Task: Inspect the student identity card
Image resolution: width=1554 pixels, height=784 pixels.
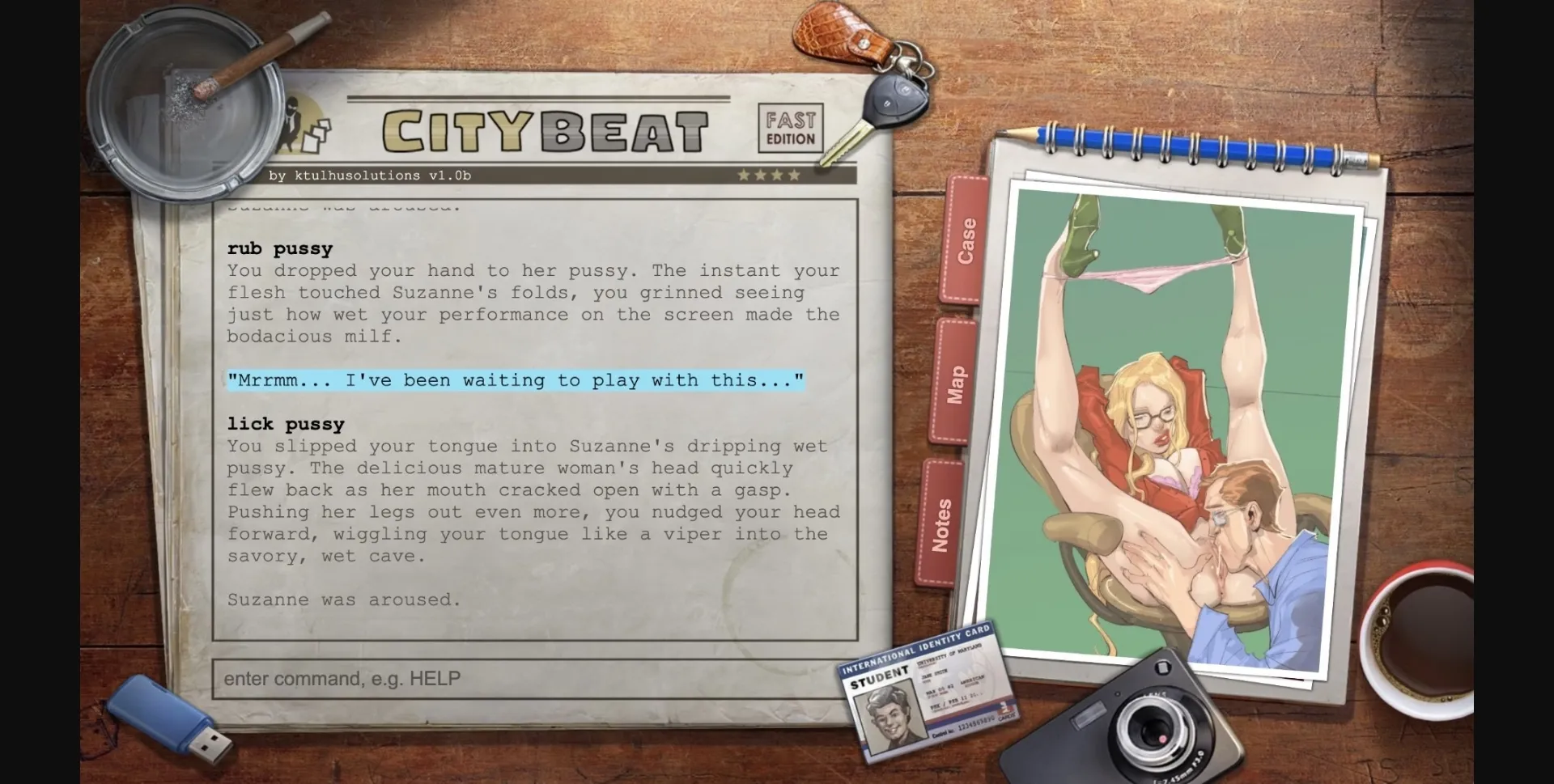Action: tap(927, 692)
